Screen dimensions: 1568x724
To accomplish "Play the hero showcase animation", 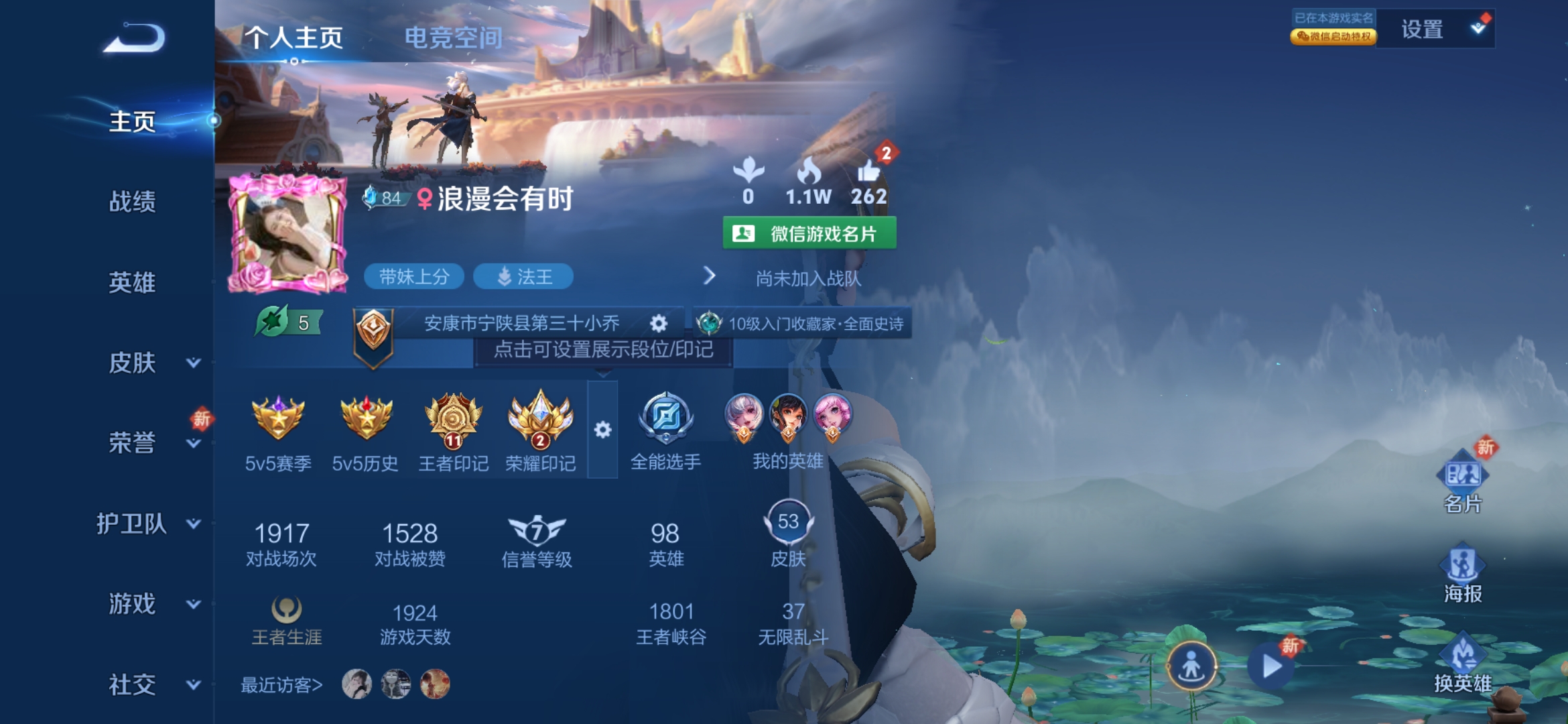I will pyautogui.click(x=1271, y=666).
